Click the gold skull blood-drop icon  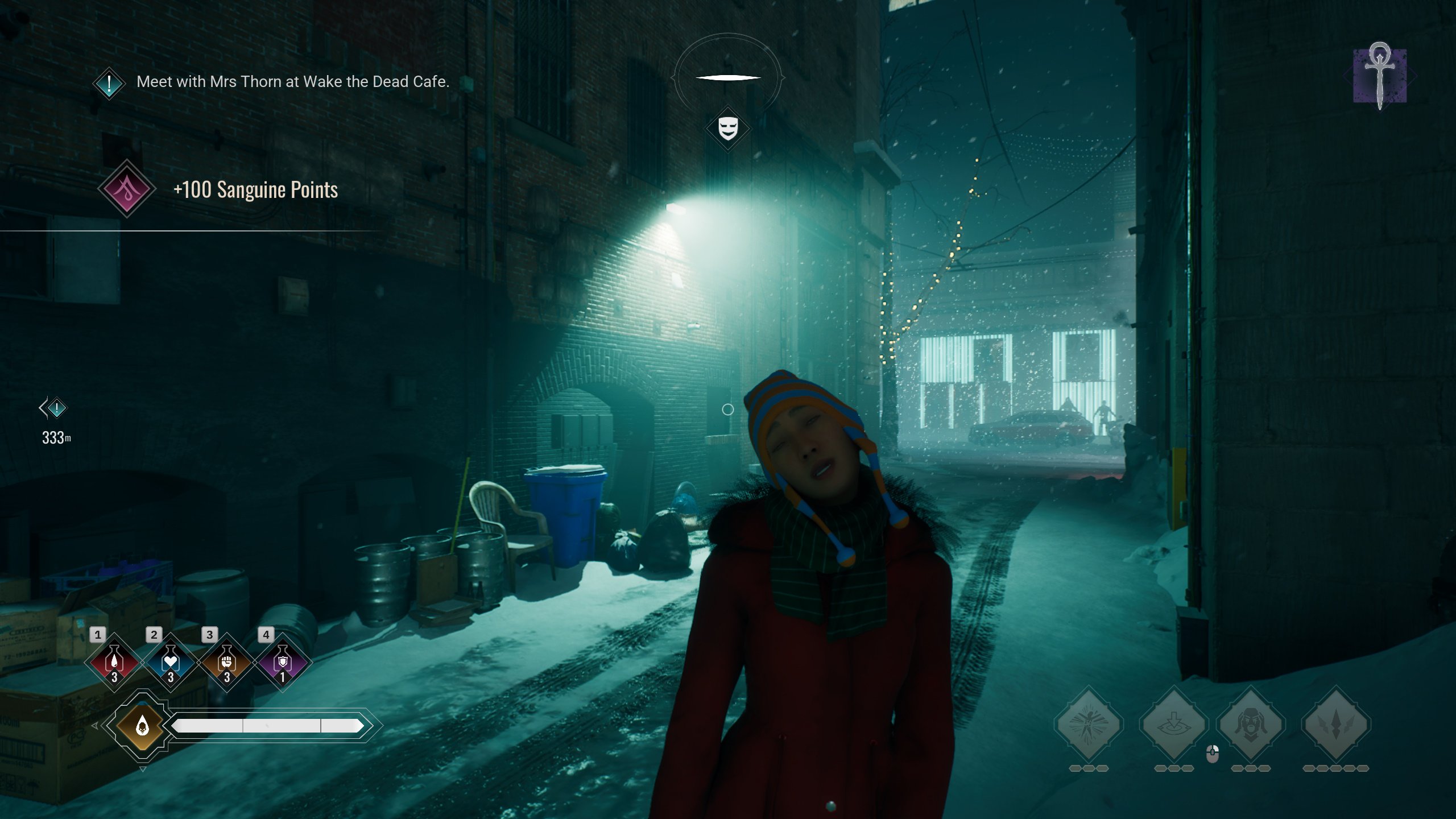[x=142, y=725]
